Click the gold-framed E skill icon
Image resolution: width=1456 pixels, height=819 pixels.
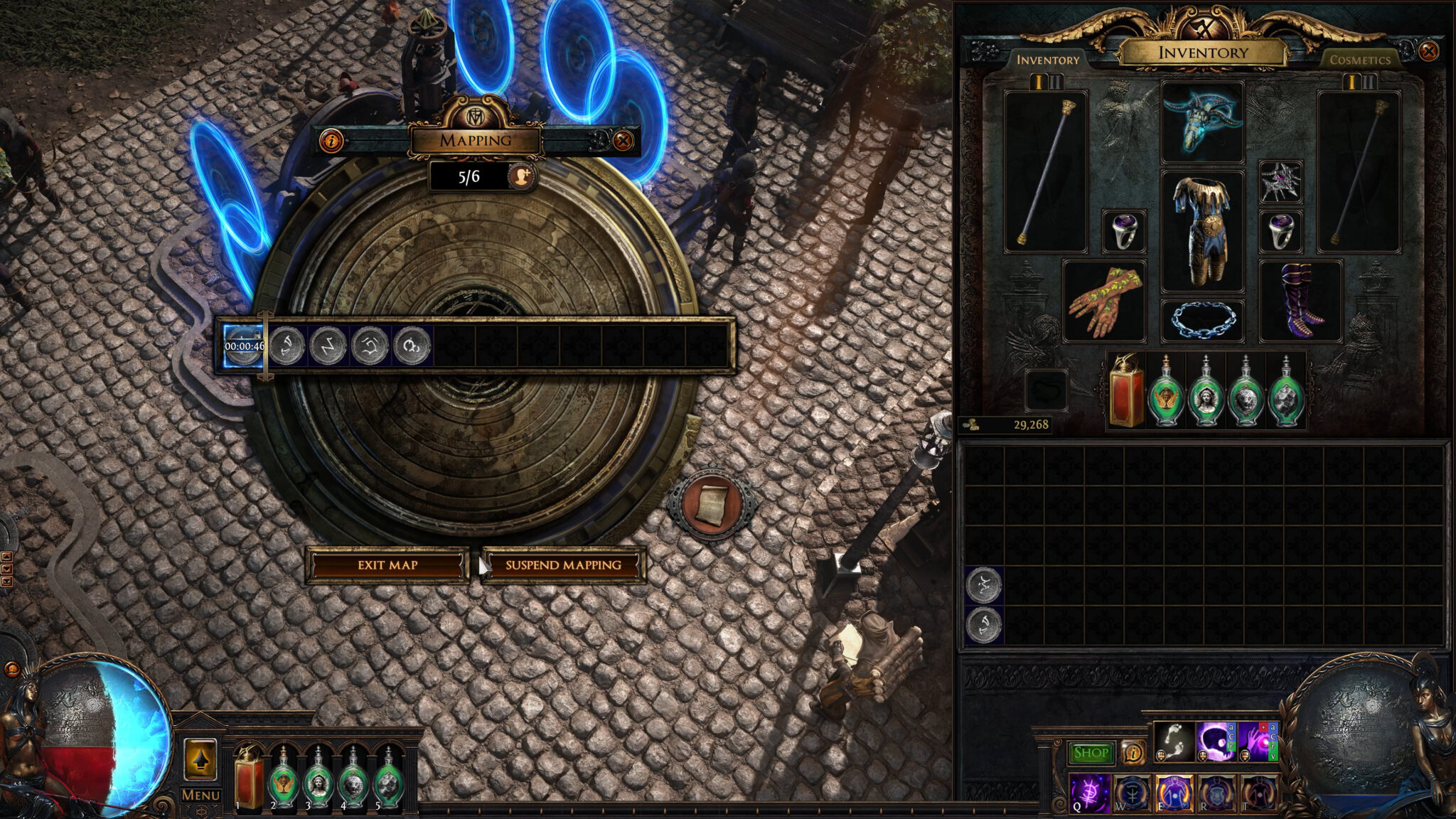(x=1174, y=793)
